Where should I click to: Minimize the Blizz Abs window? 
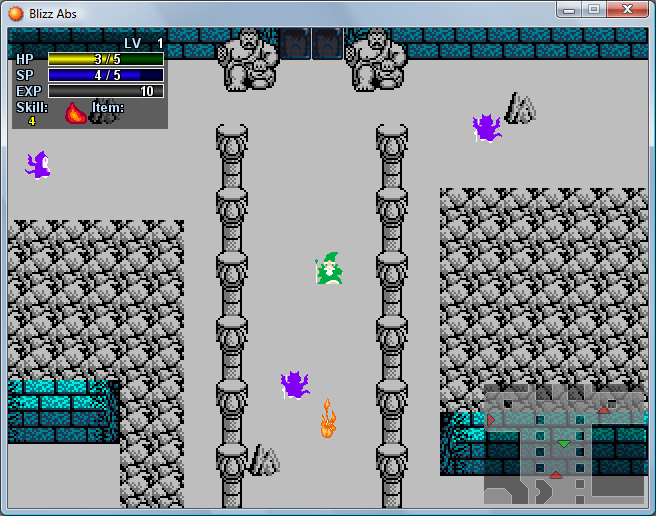569,10
